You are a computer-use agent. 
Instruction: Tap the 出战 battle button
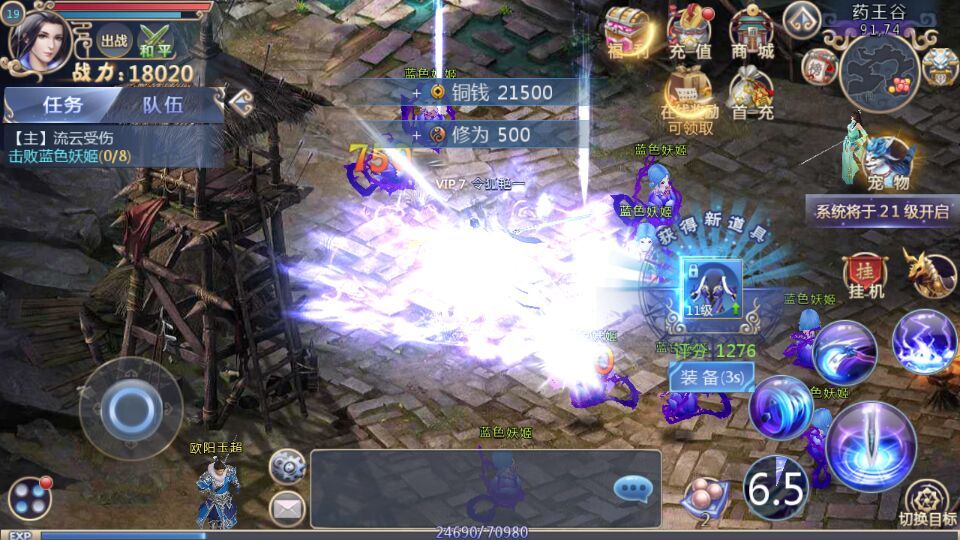tap(114, 43)
